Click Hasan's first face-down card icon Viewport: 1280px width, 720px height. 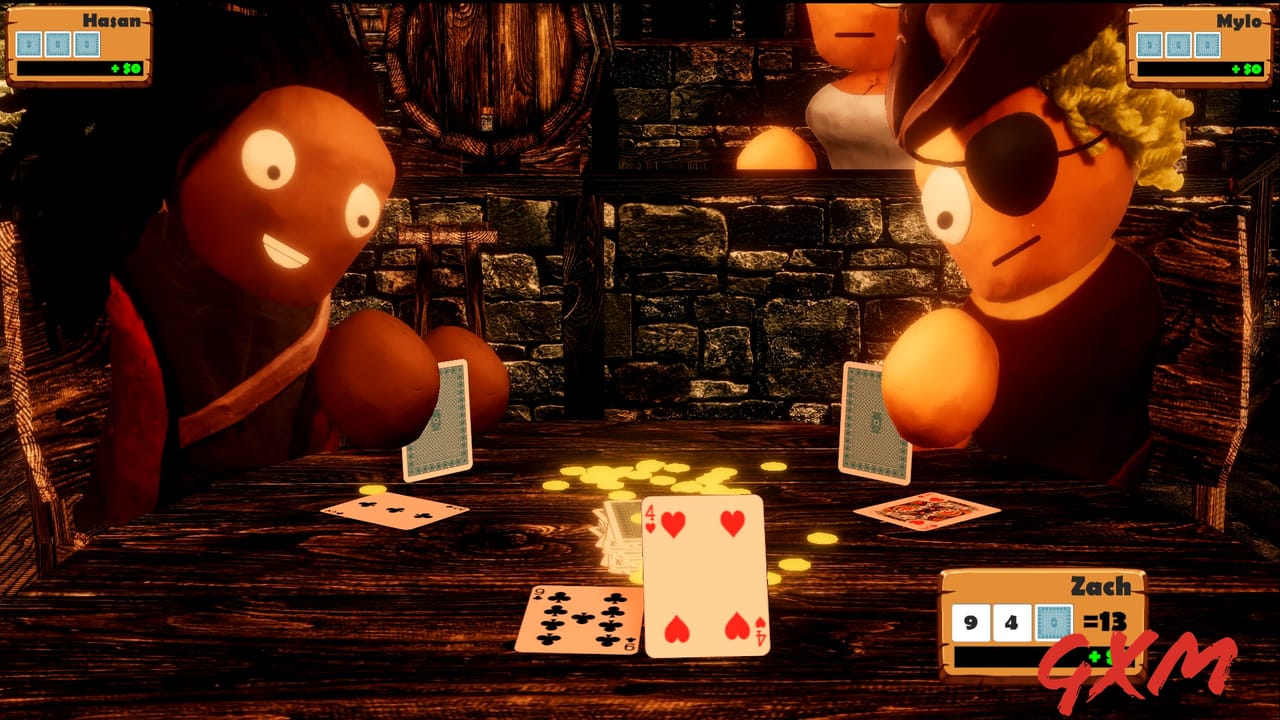(x=29, y=43)
